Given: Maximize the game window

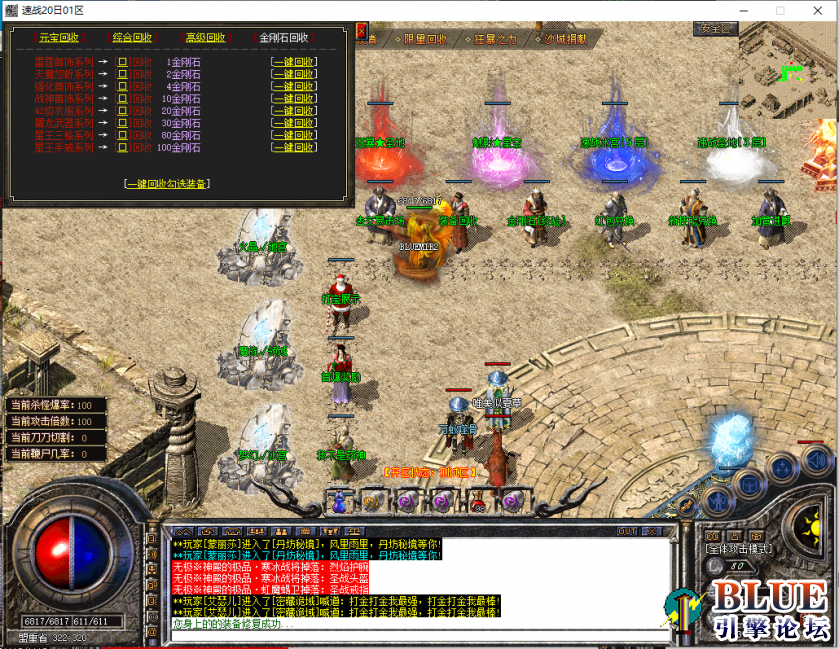Looking at the screenshot, I should pos(780,10).
